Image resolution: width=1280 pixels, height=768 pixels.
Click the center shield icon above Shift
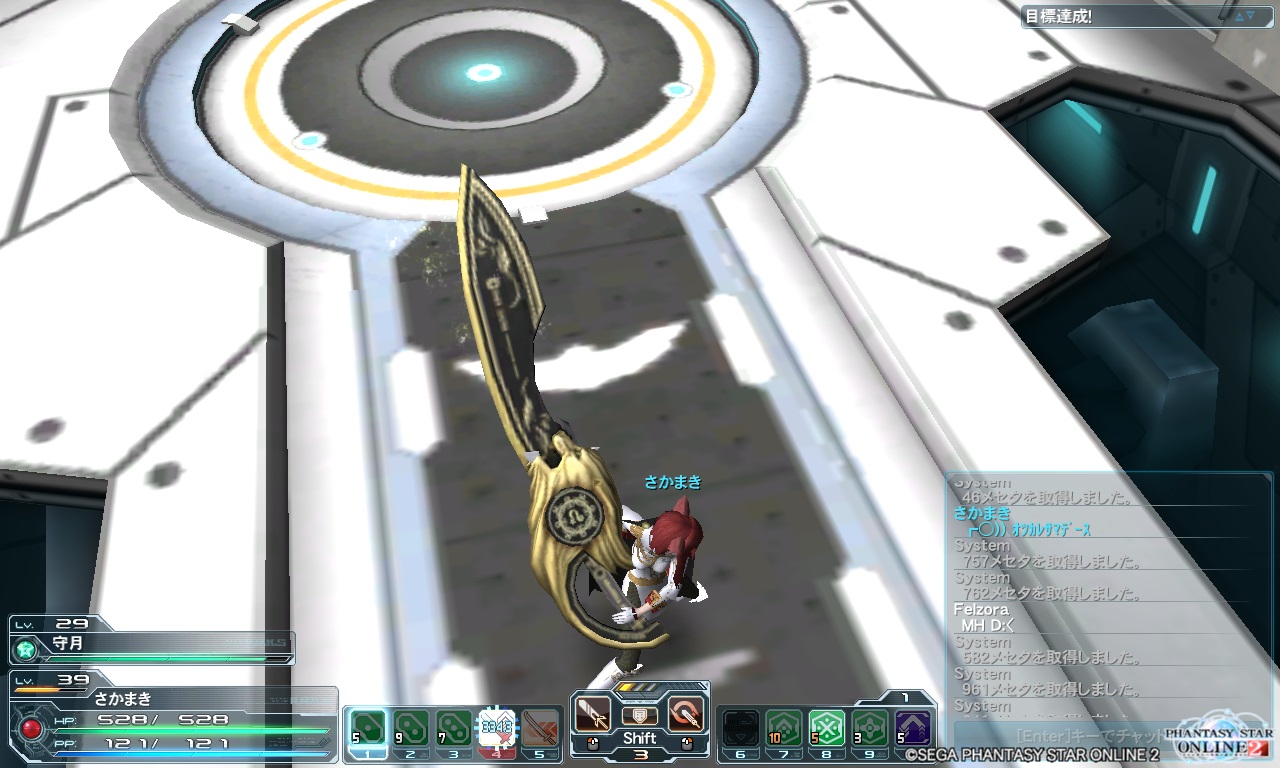click(639, 716)
